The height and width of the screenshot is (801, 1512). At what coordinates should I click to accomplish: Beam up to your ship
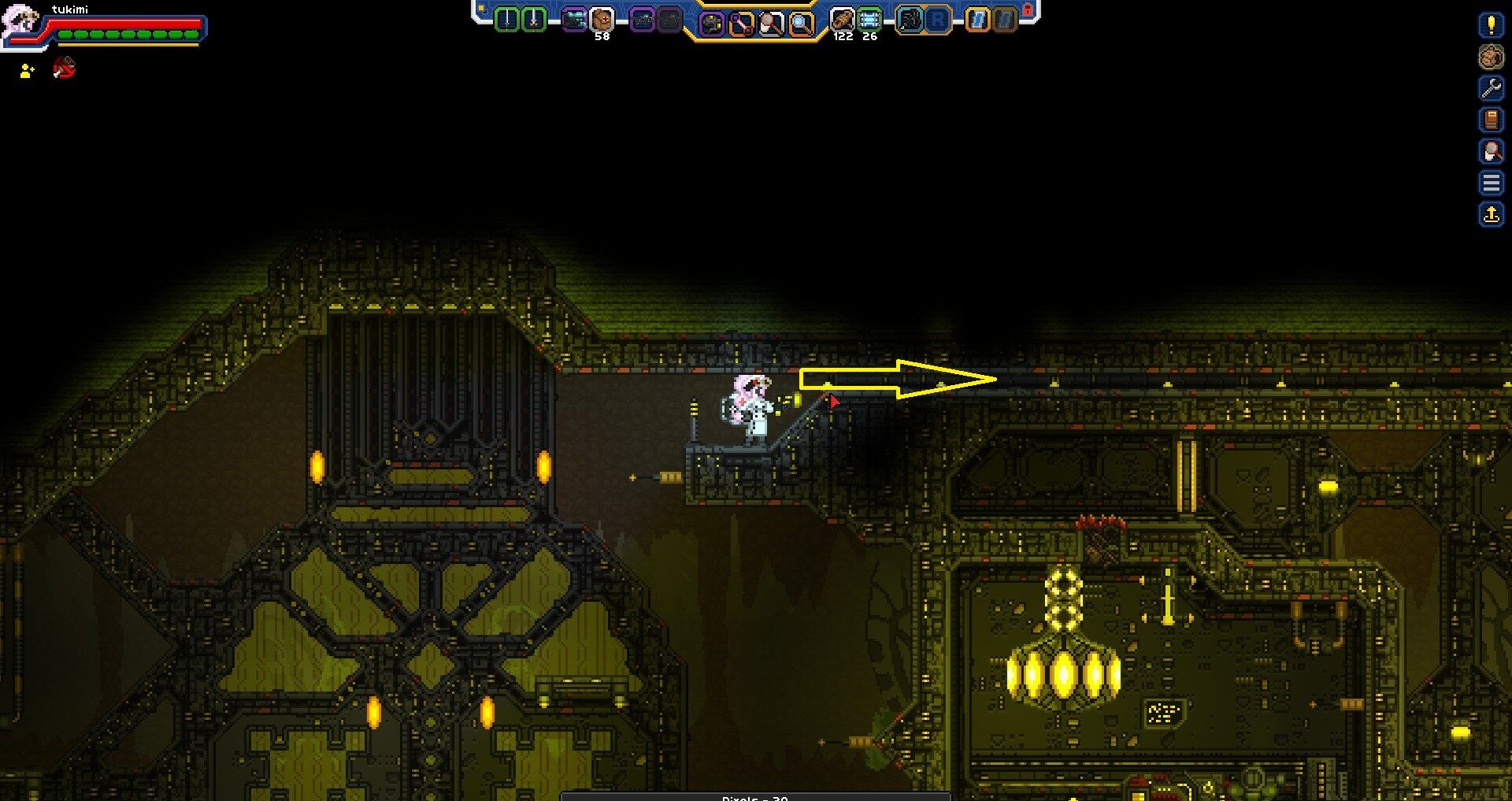click(x=1491, y=213)
